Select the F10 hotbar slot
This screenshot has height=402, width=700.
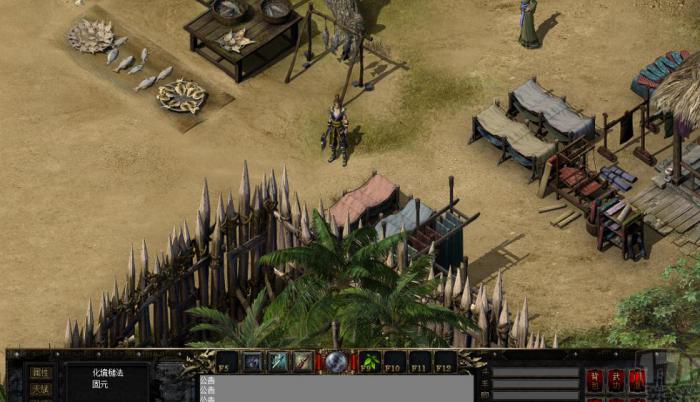click(x=395, y=361)
